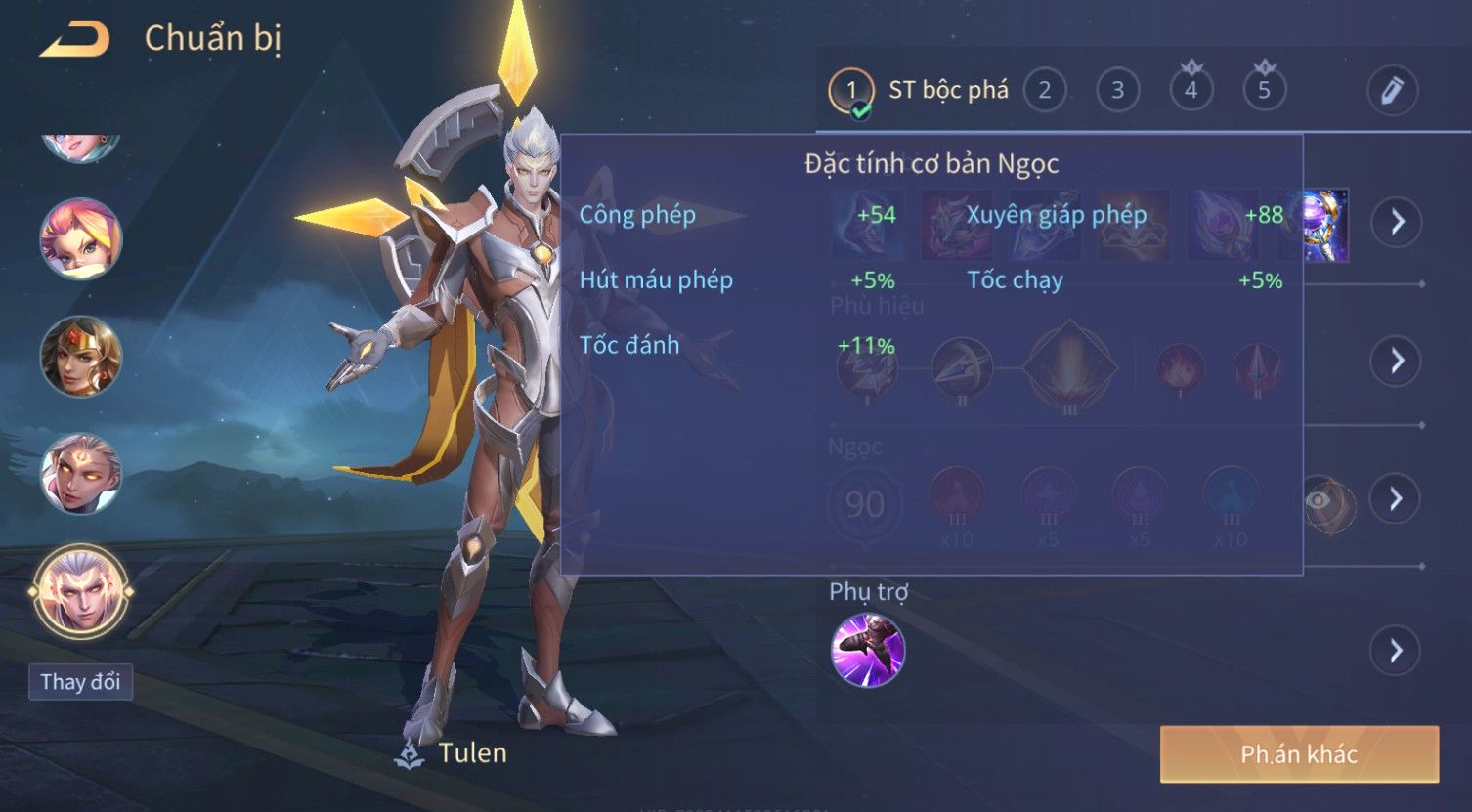1472x812 pixels.
Task: Choose loadout tab 4
Action: tap(1191, 91)
